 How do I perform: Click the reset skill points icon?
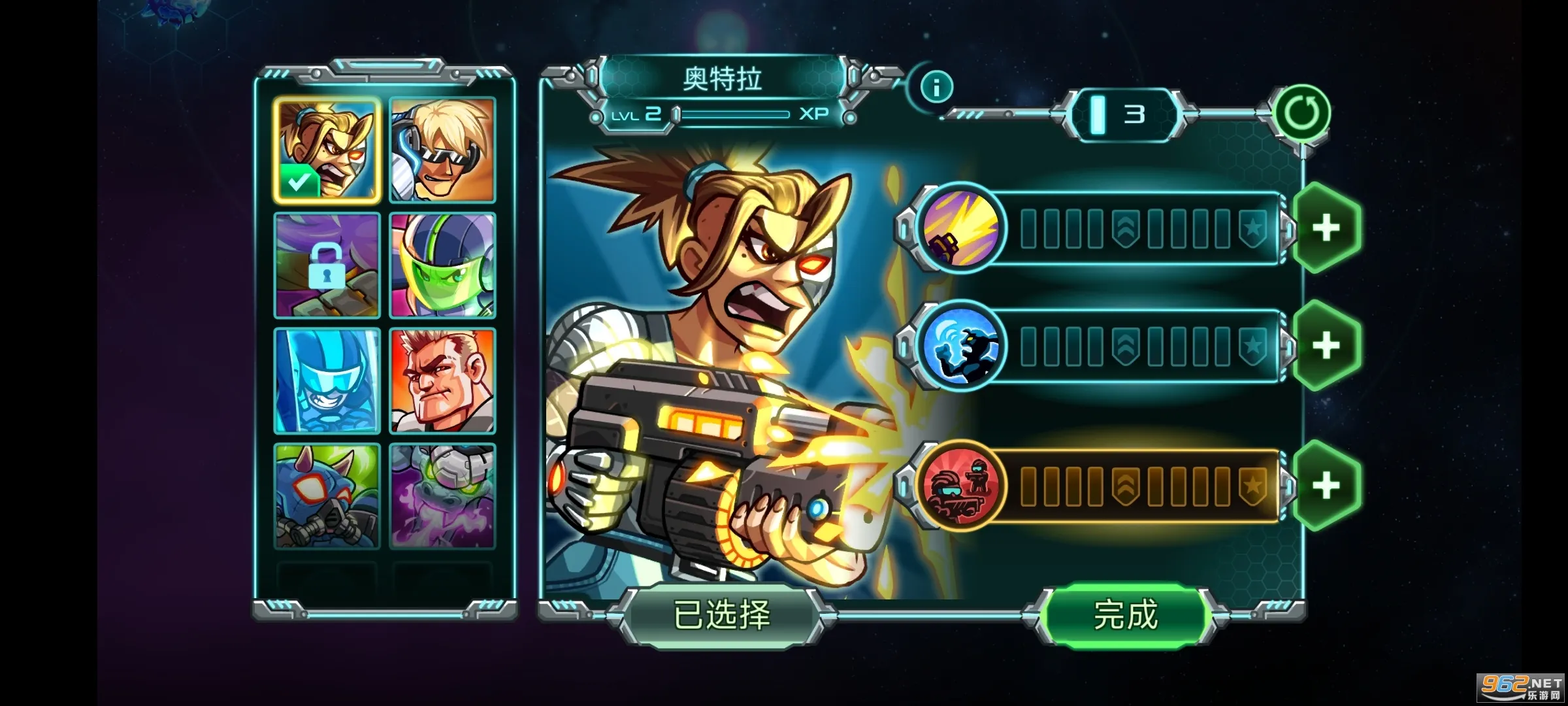tap(1301, 114)
